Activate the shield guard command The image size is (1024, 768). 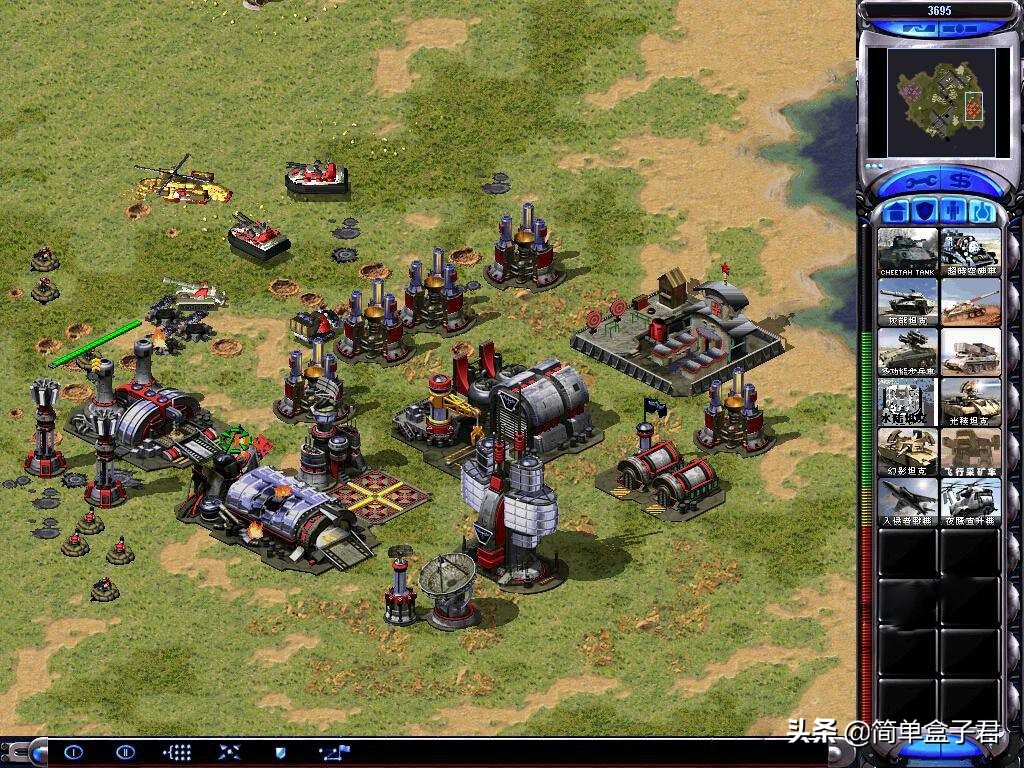click(x=280, y=752)
